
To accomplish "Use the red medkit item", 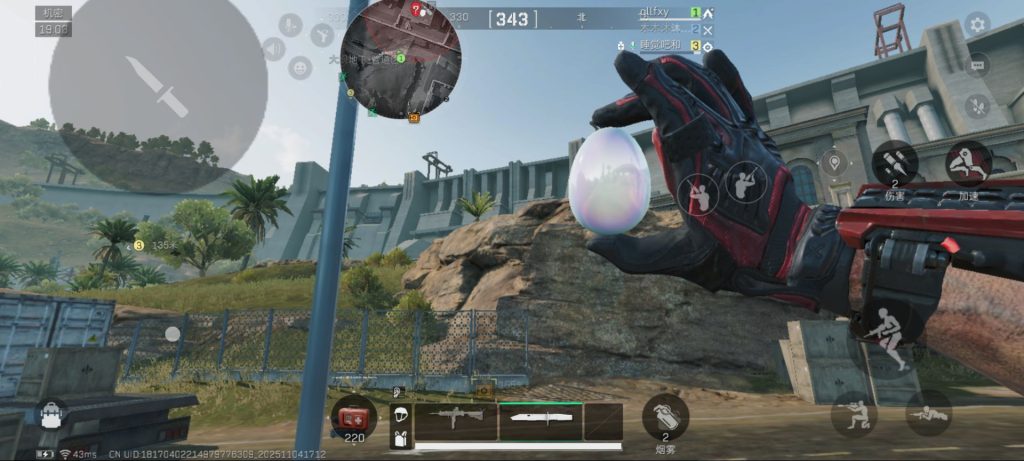I will pos(354,415).
